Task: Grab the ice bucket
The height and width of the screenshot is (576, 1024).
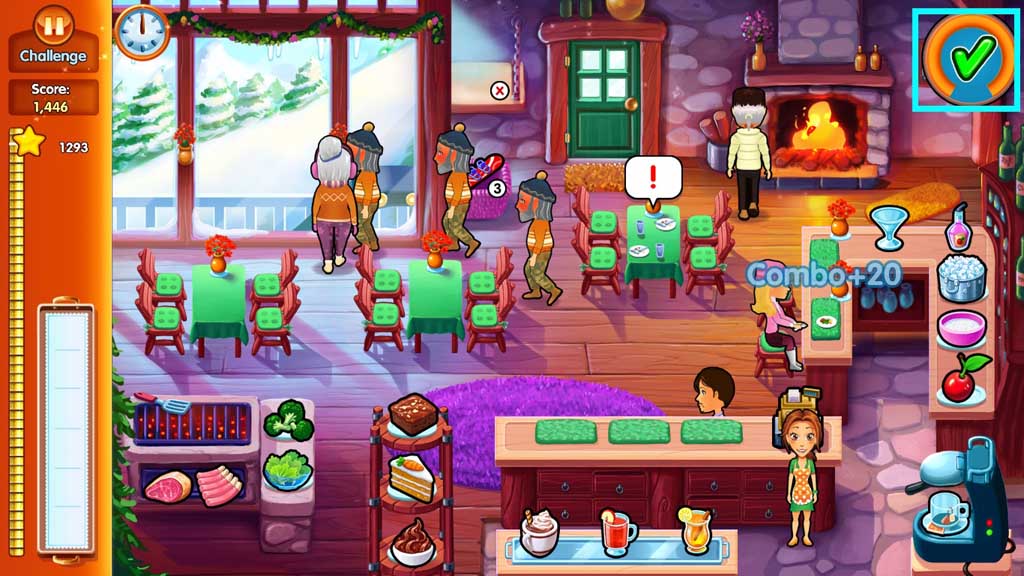Action: [x=962, y=277]
